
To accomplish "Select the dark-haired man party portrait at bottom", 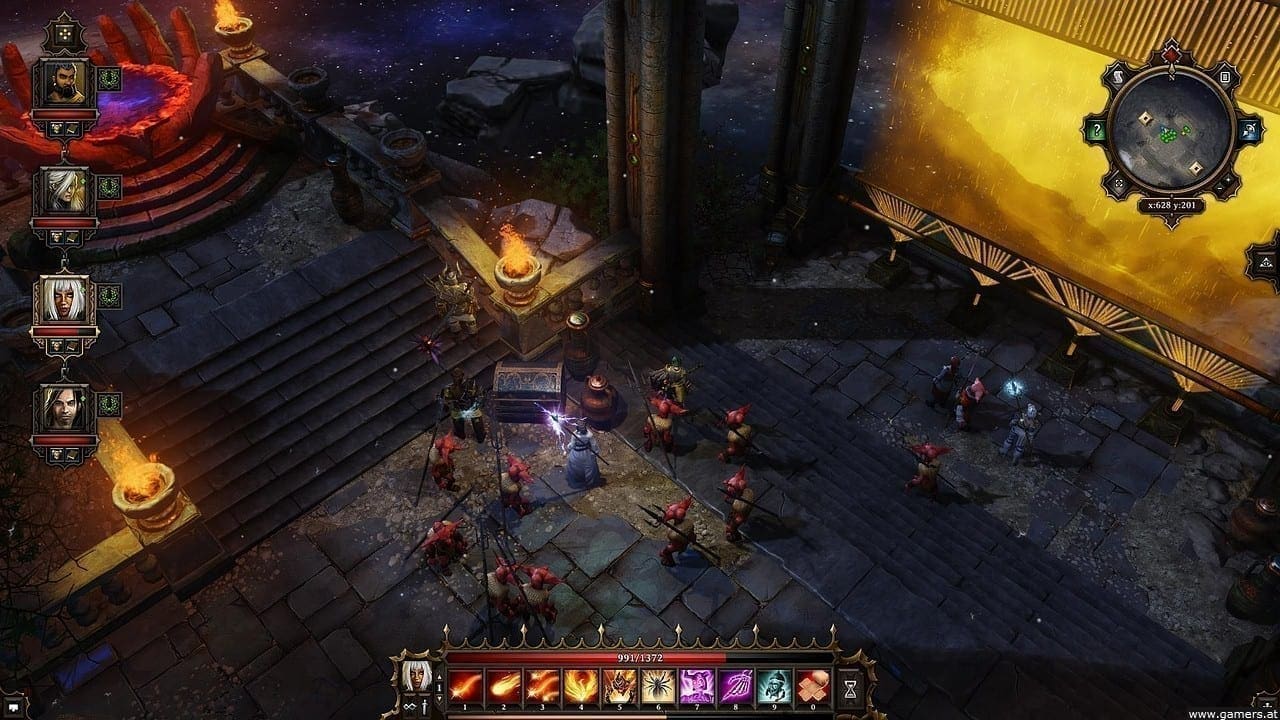I will 64,409.
